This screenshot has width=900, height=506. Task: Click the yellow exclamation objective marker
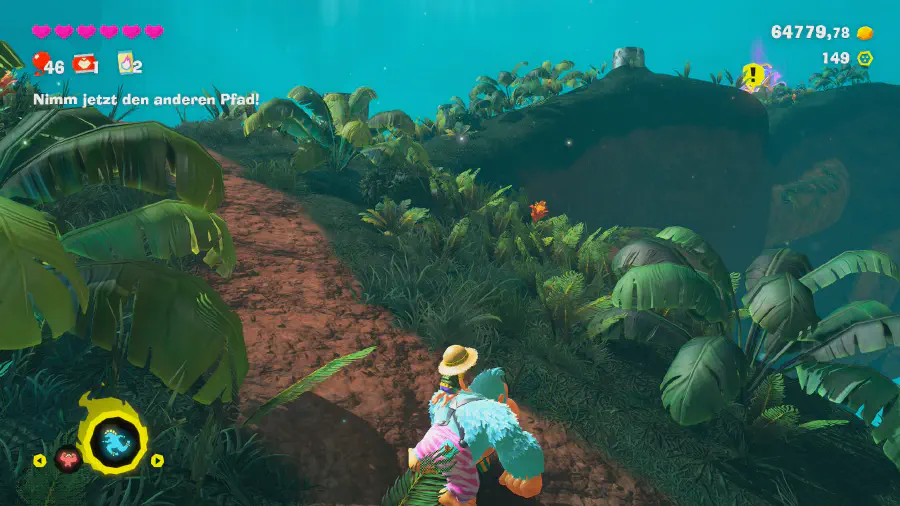pyautogui.click(x=751, y=74)
